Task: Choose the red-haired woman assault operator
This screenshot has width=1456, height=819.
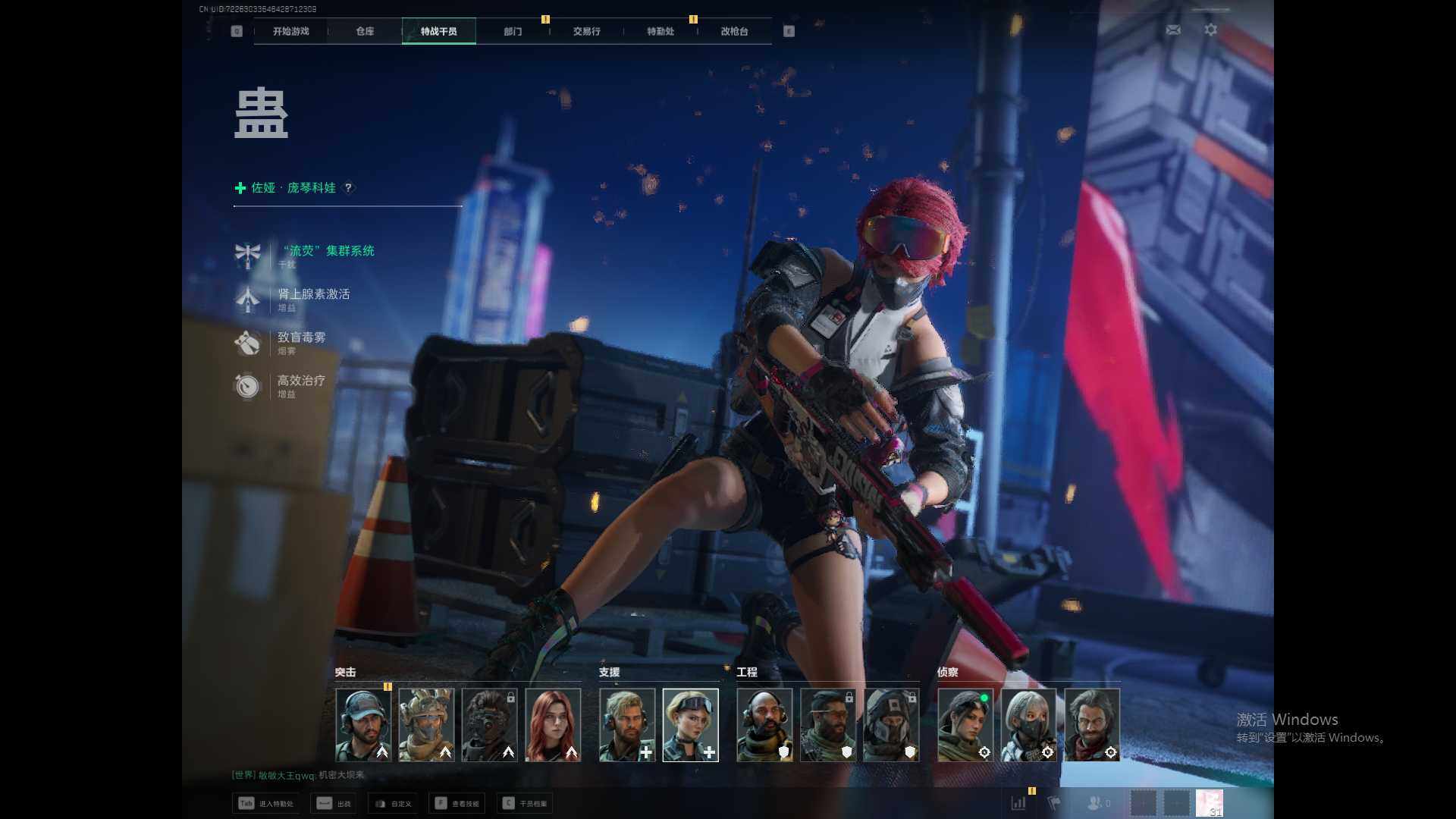Action: [553, 724]
